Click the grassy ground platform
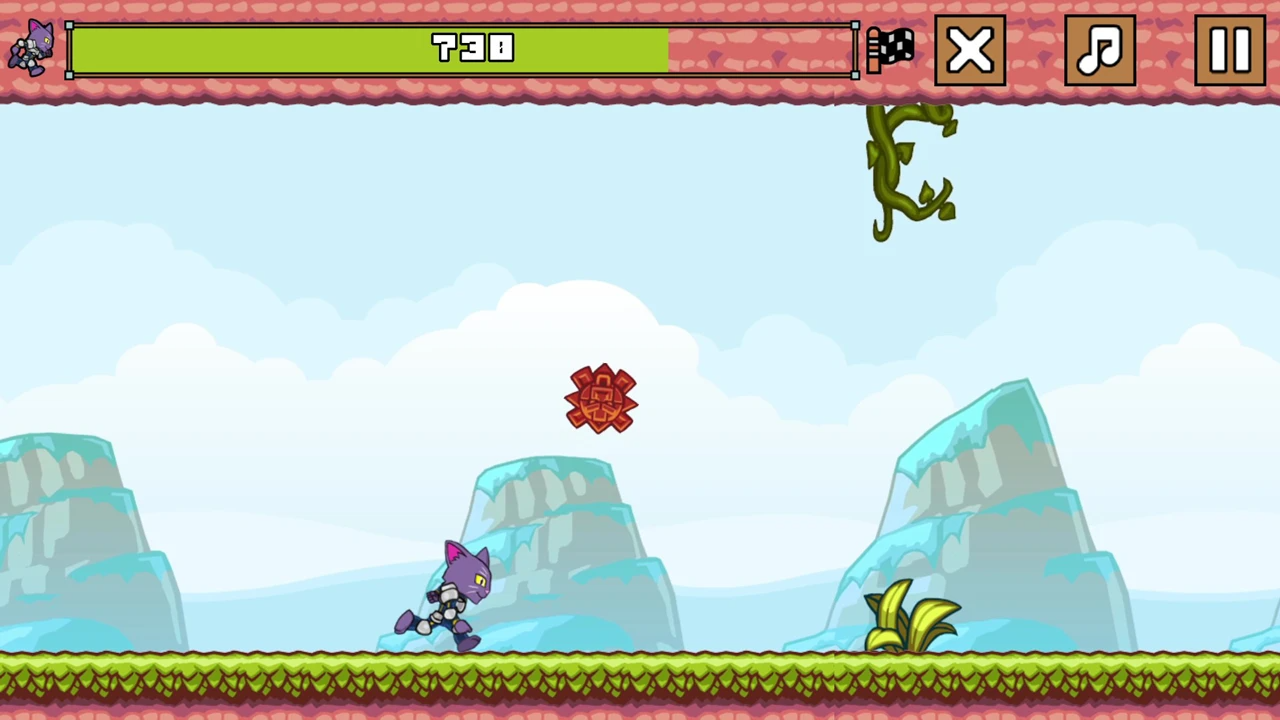1280x720 pixels. (640, 680)
